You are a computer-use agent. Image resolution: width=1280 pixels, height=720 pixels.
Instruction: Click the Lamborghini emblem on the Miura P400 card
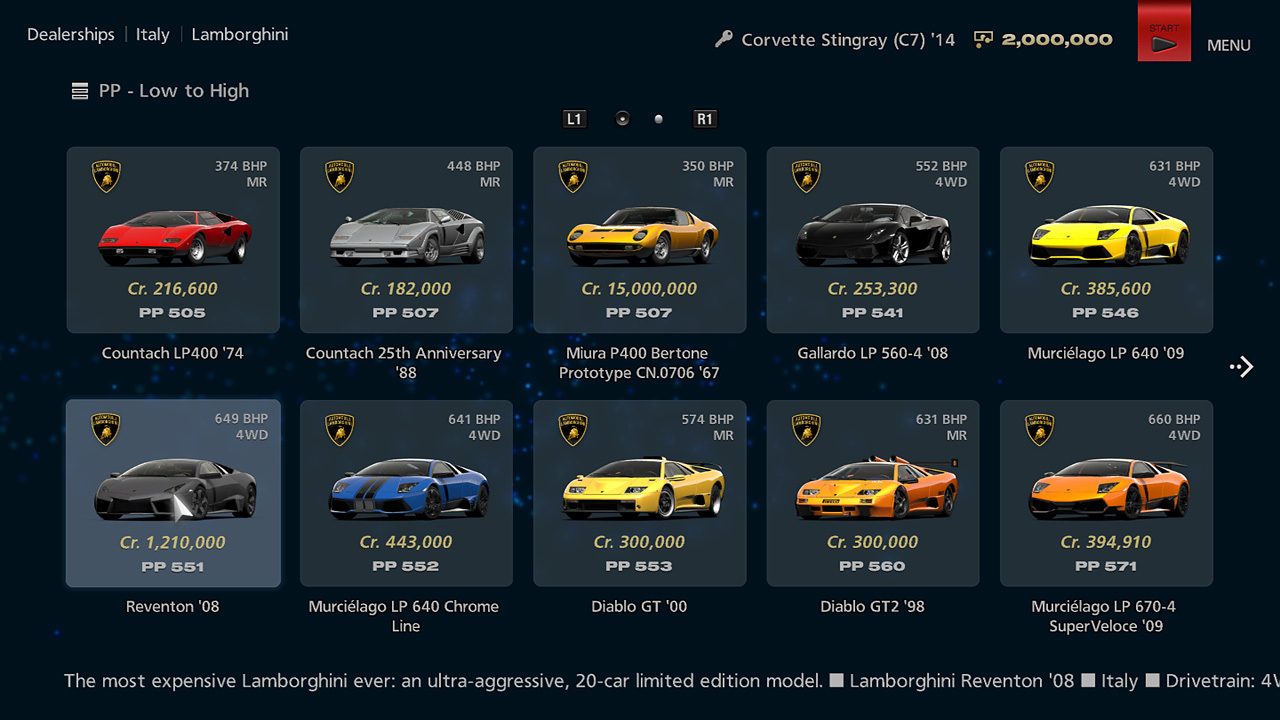point(571,175)
